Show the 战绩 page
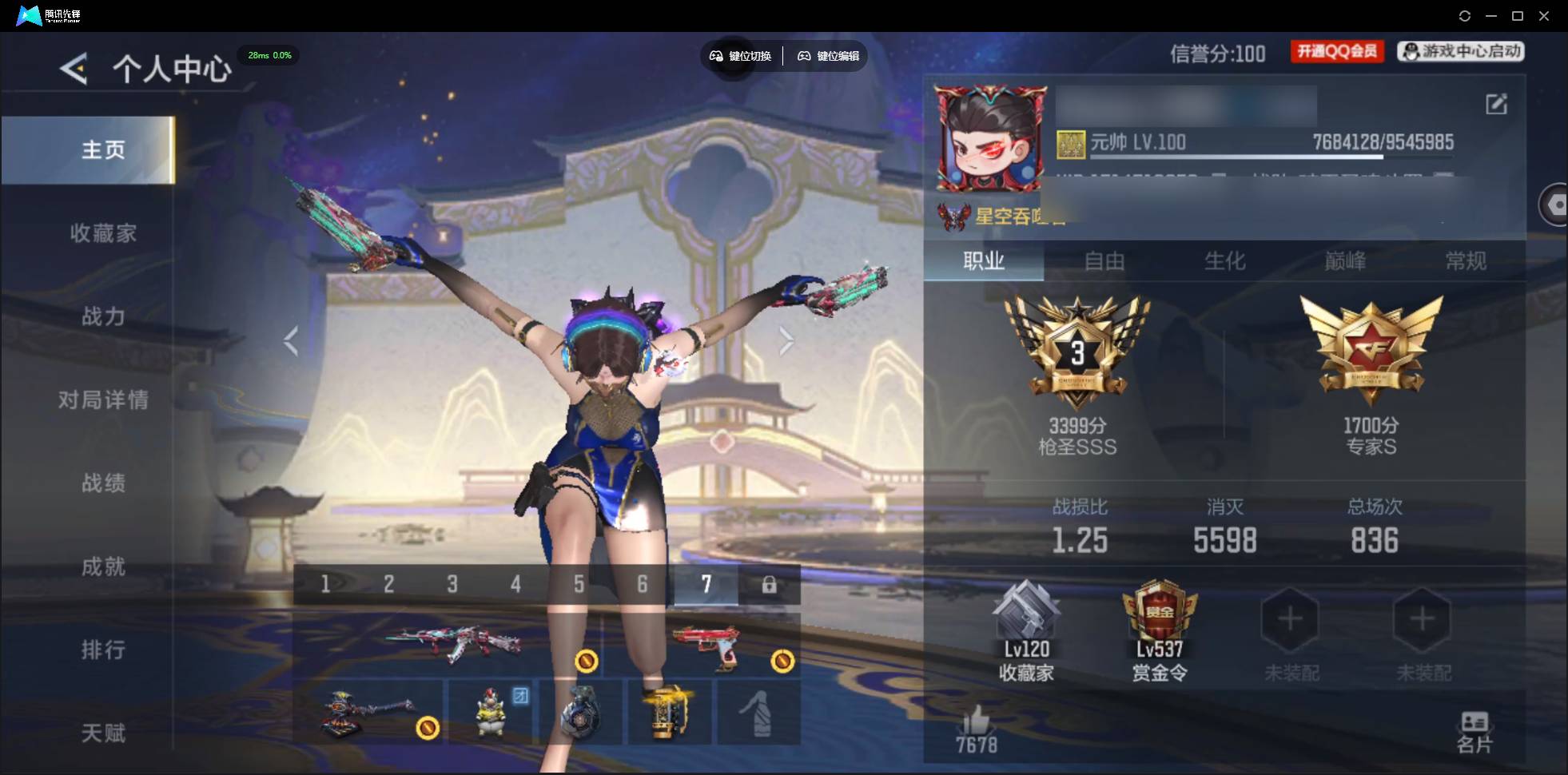The width and height of the screenshot is (1568, 775). click(103, 483)
